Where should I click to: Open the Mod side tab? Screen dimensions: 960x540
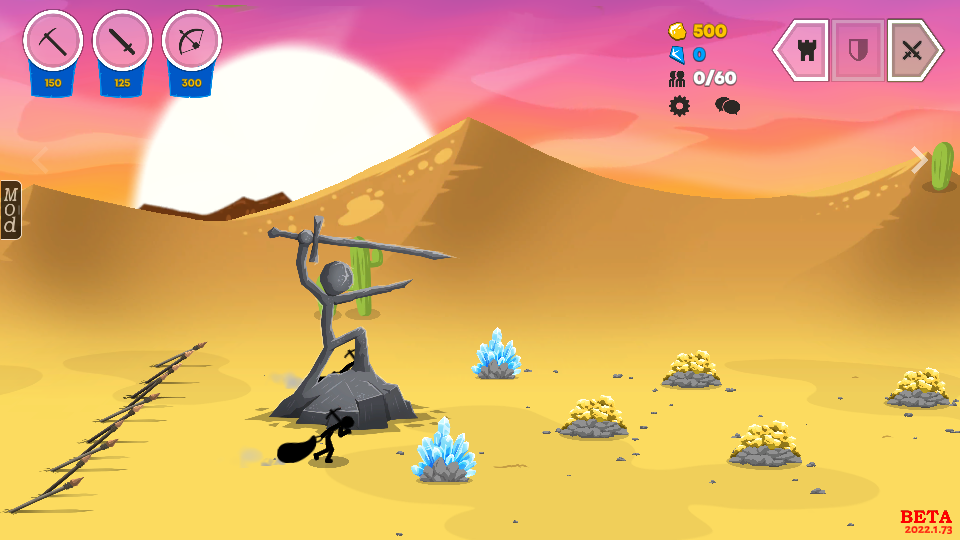pos(10,210)
